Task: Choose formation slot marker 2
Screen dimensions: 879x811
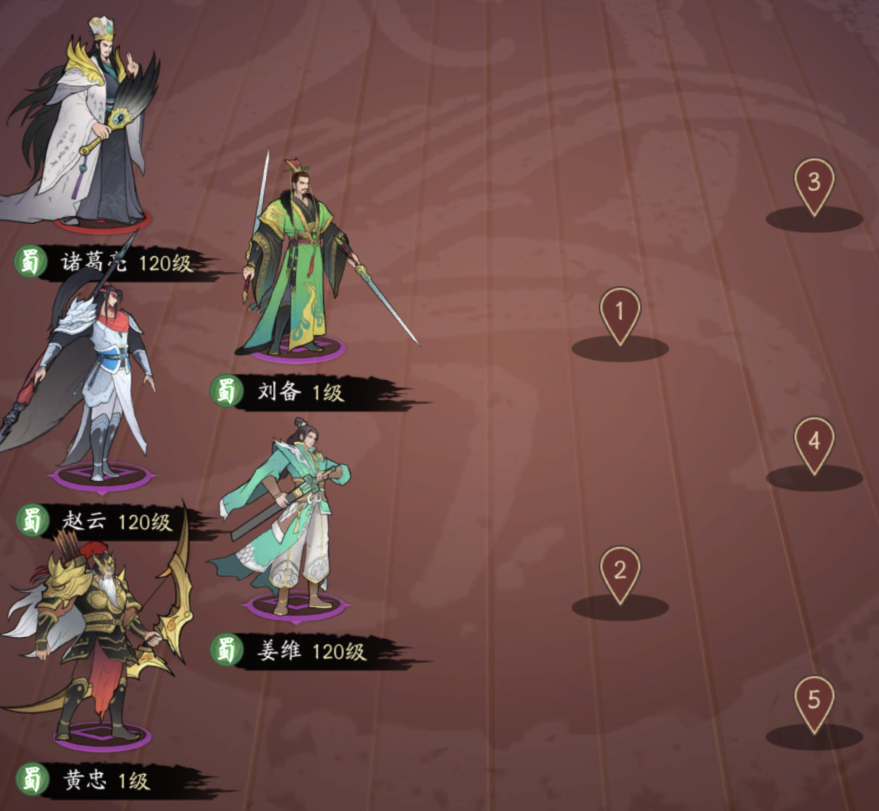Action: point(619,576)
